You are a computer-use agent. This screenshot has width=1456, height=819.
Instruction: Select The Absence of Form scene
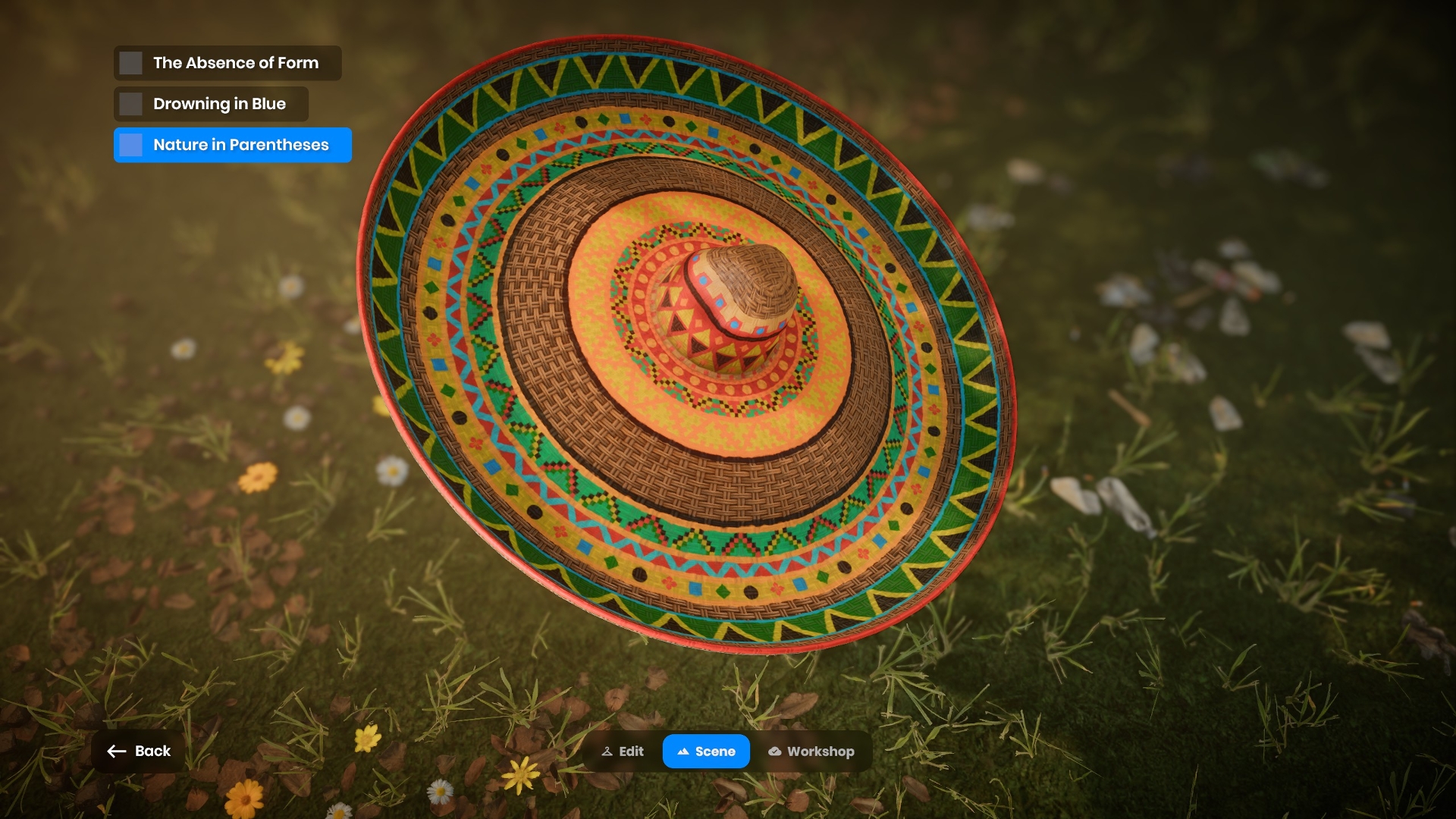point(227,63)
